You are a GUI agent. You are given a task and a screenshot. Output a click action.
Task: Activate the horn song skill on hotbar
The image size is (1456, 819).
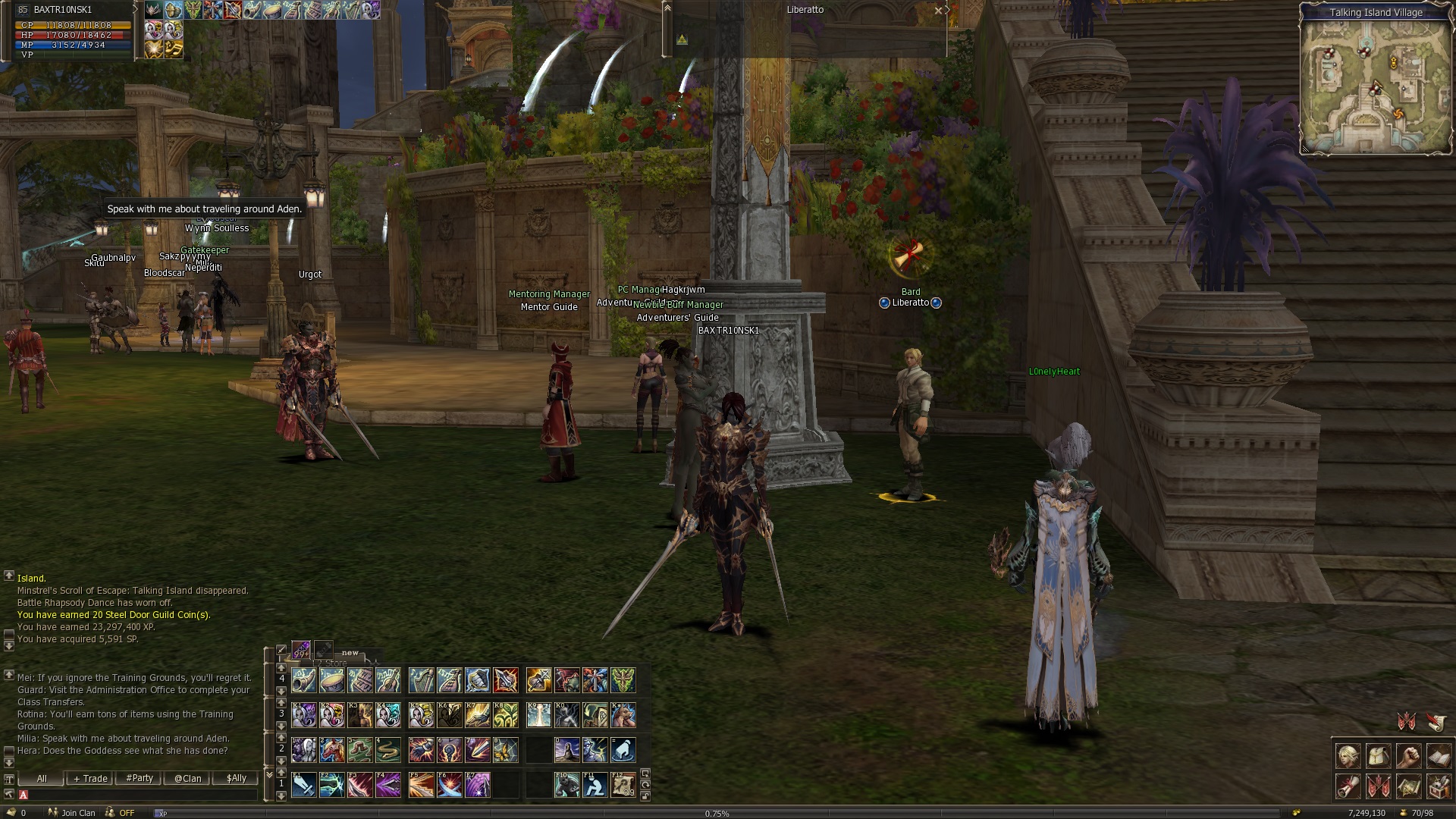pyautogui.click(x=304, y=680)
